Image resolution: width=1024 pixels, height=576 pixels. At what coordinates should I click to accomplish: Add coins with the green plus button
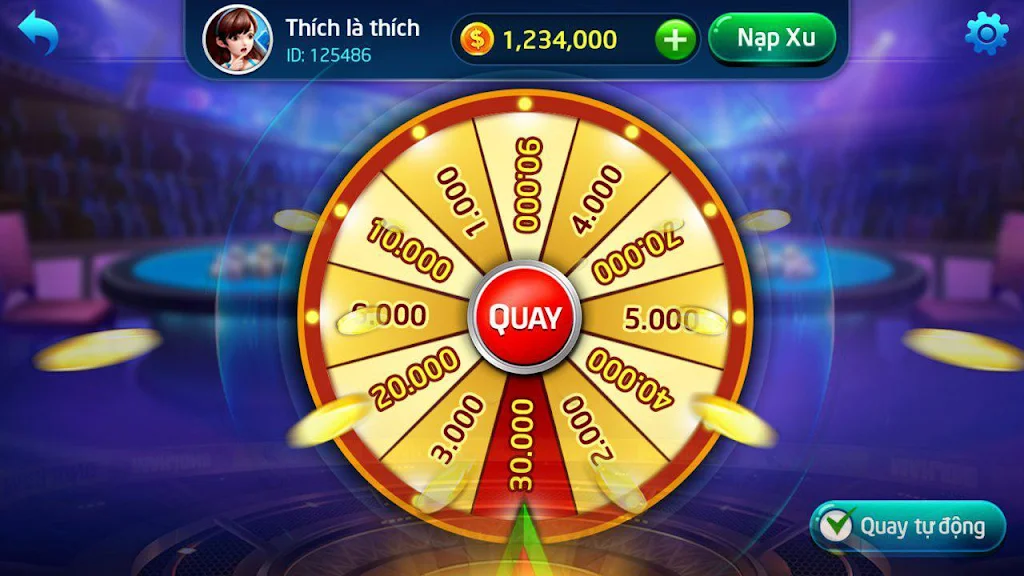click(676, 40)
